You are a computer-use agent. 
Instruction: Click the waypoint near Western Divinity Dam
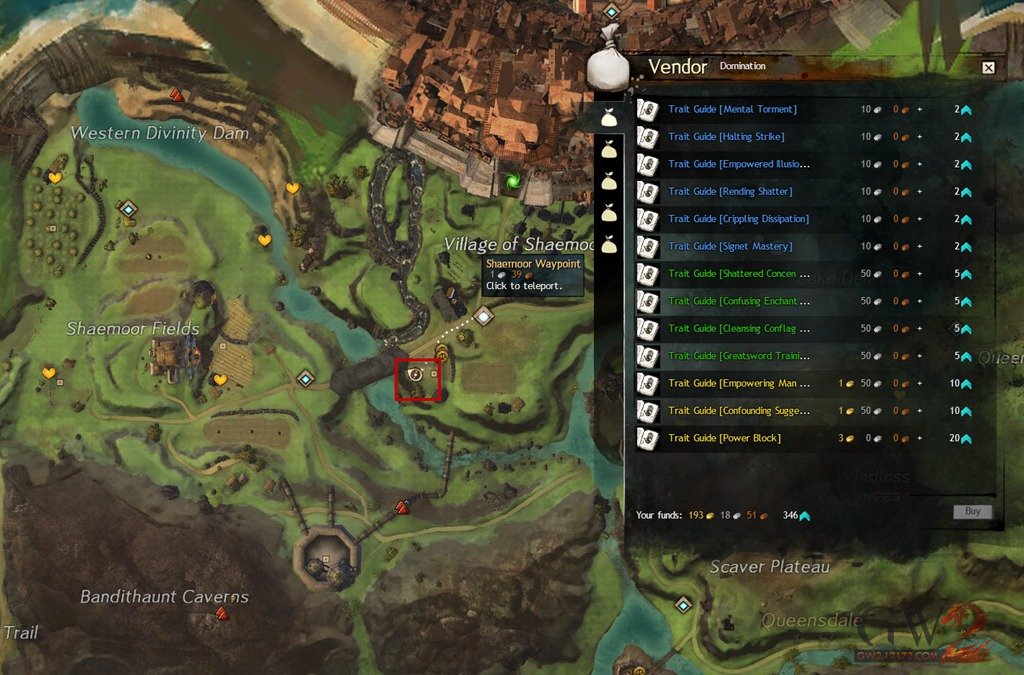pyautogui.click(x=128, y=209)
